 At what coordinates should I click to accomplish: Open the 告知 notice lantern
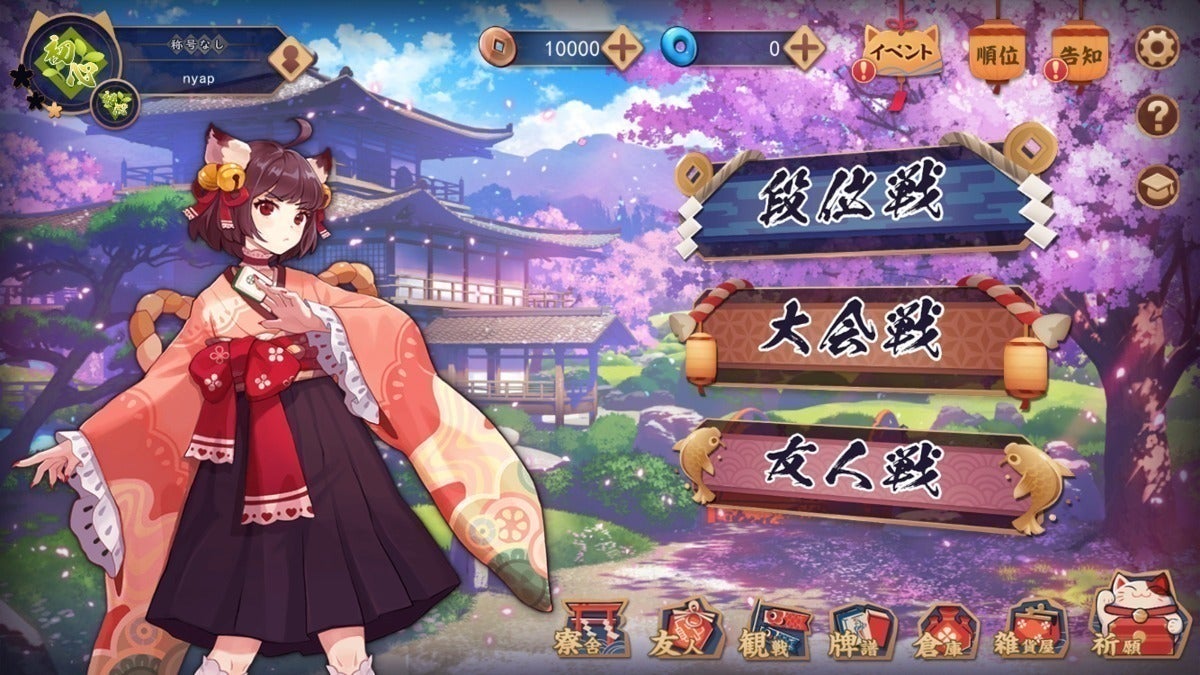[1080, 53]
